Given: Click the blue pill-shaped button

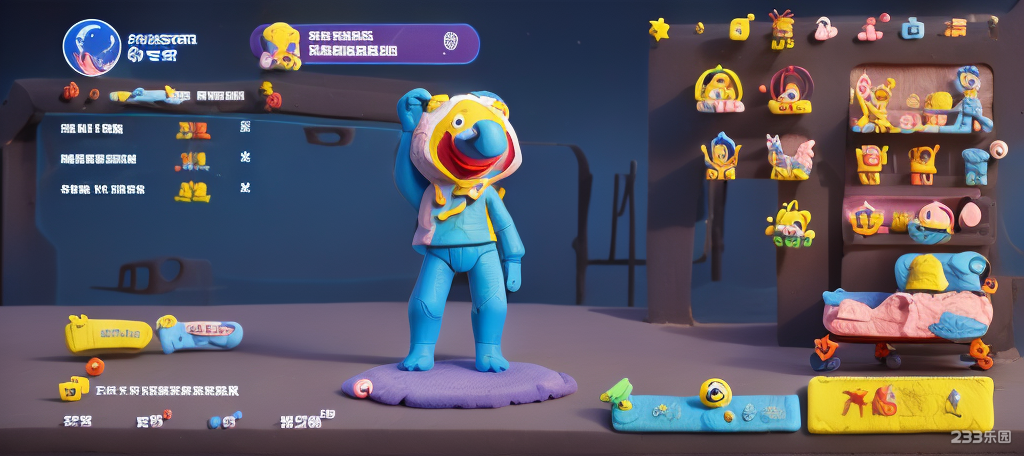Looking at the screenshot, I should tap(200, 334).
